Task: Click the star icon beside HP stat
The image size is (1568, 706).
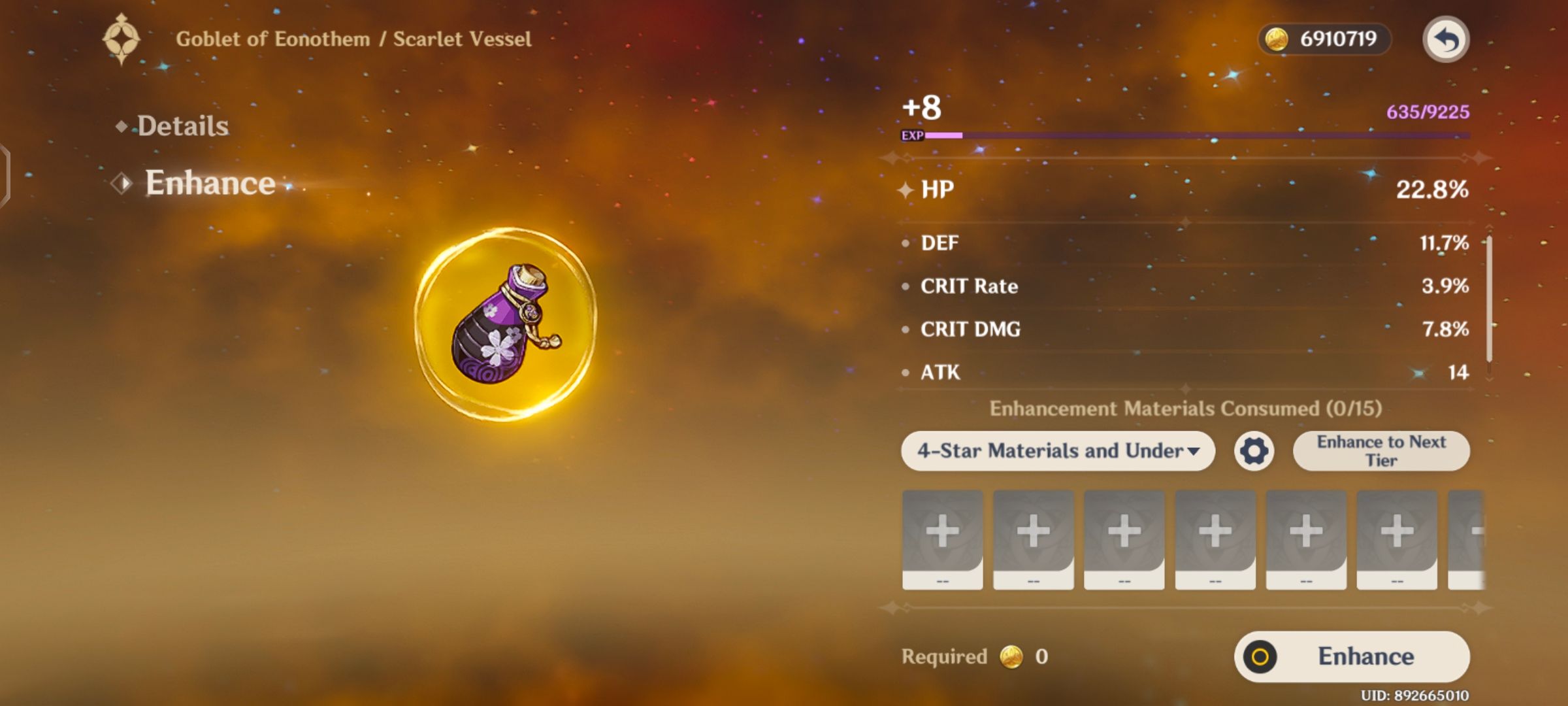Action: [x=905, y=192]
